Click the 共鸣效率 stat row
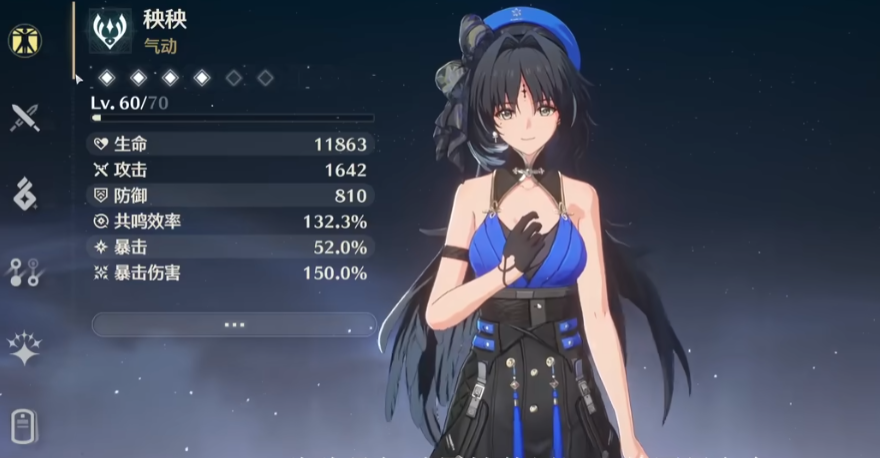Screen dimensions: 880x458 click(232, 221)
